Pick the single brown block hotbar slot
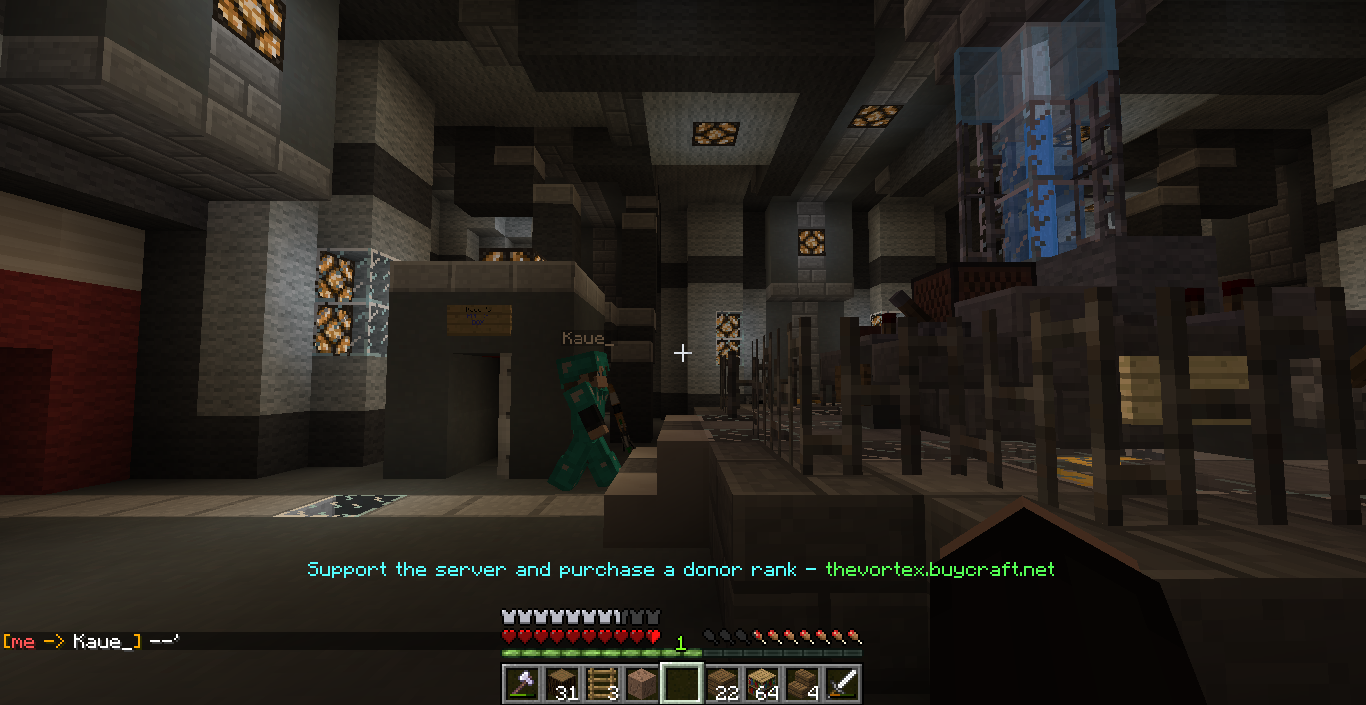Screen dimensions: 1366x705 click(641, 684)
